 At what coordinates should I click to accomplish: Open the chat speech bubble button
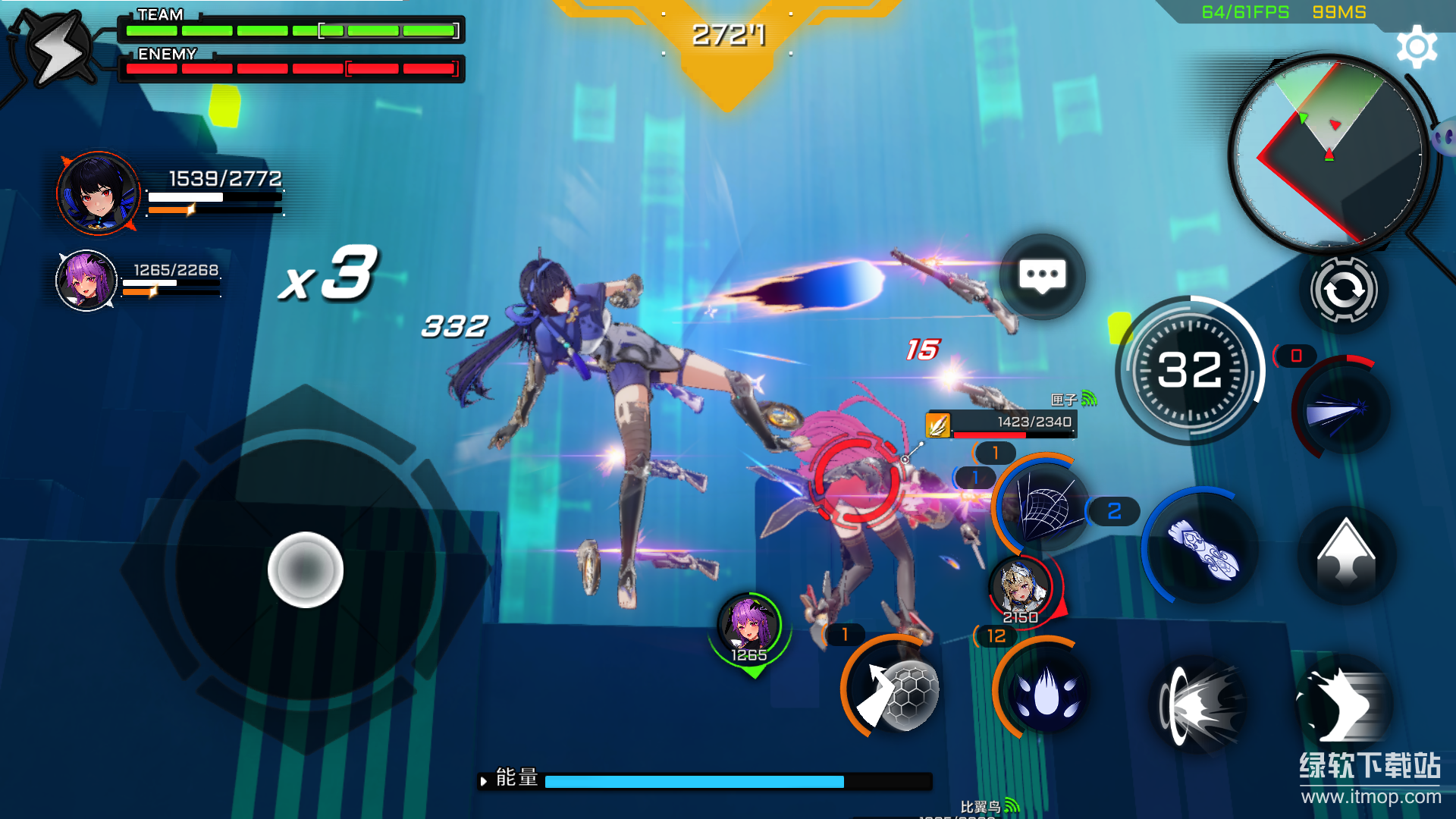pyautogui.click(x=1042, y=277)
